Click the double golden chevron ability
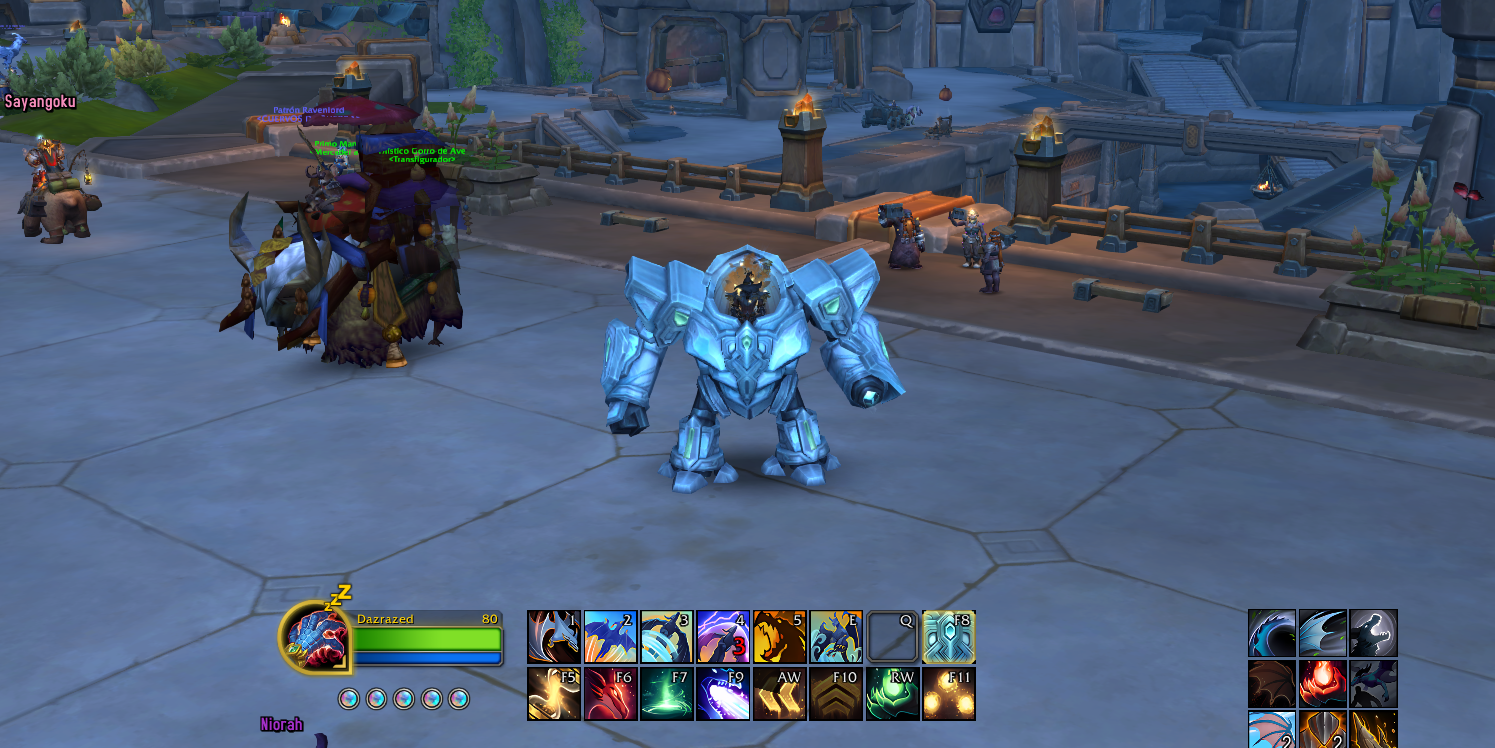1495x748 pixels. [x=780, y=694]
